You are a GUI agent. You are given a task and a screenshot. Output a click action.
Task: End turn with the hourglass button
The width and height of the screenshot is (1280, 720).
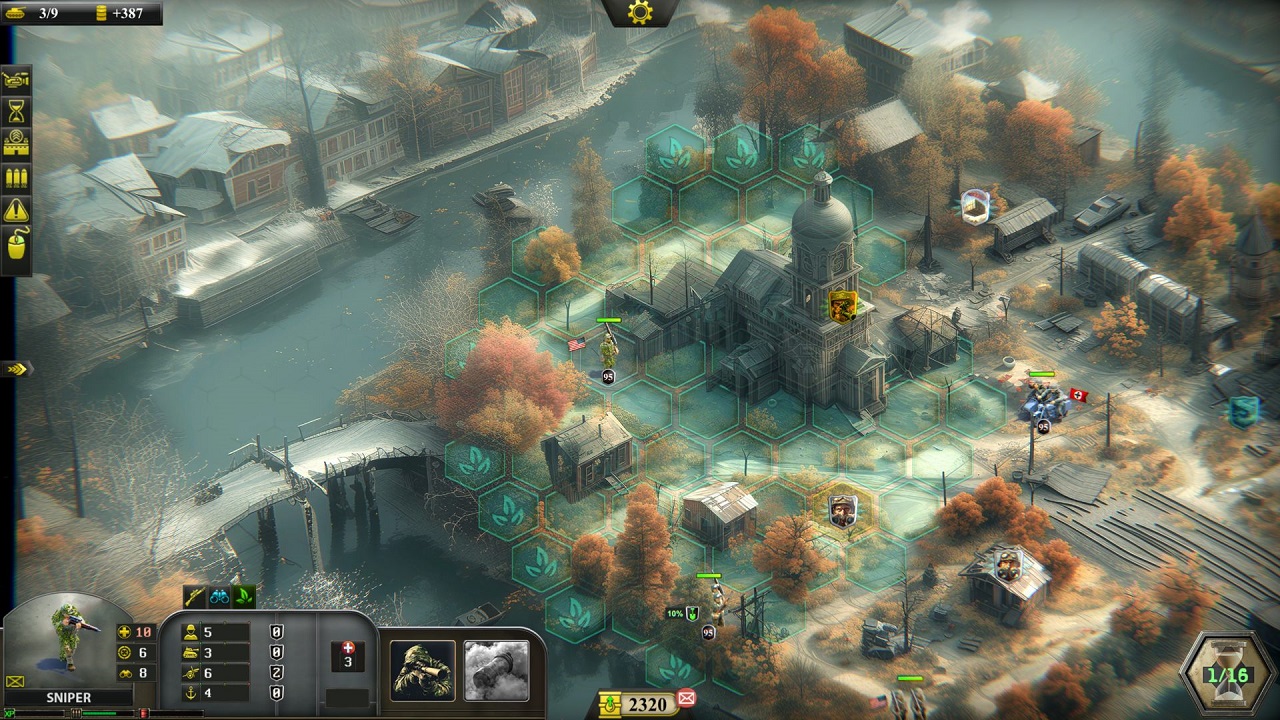click(x=1227, y=673)
